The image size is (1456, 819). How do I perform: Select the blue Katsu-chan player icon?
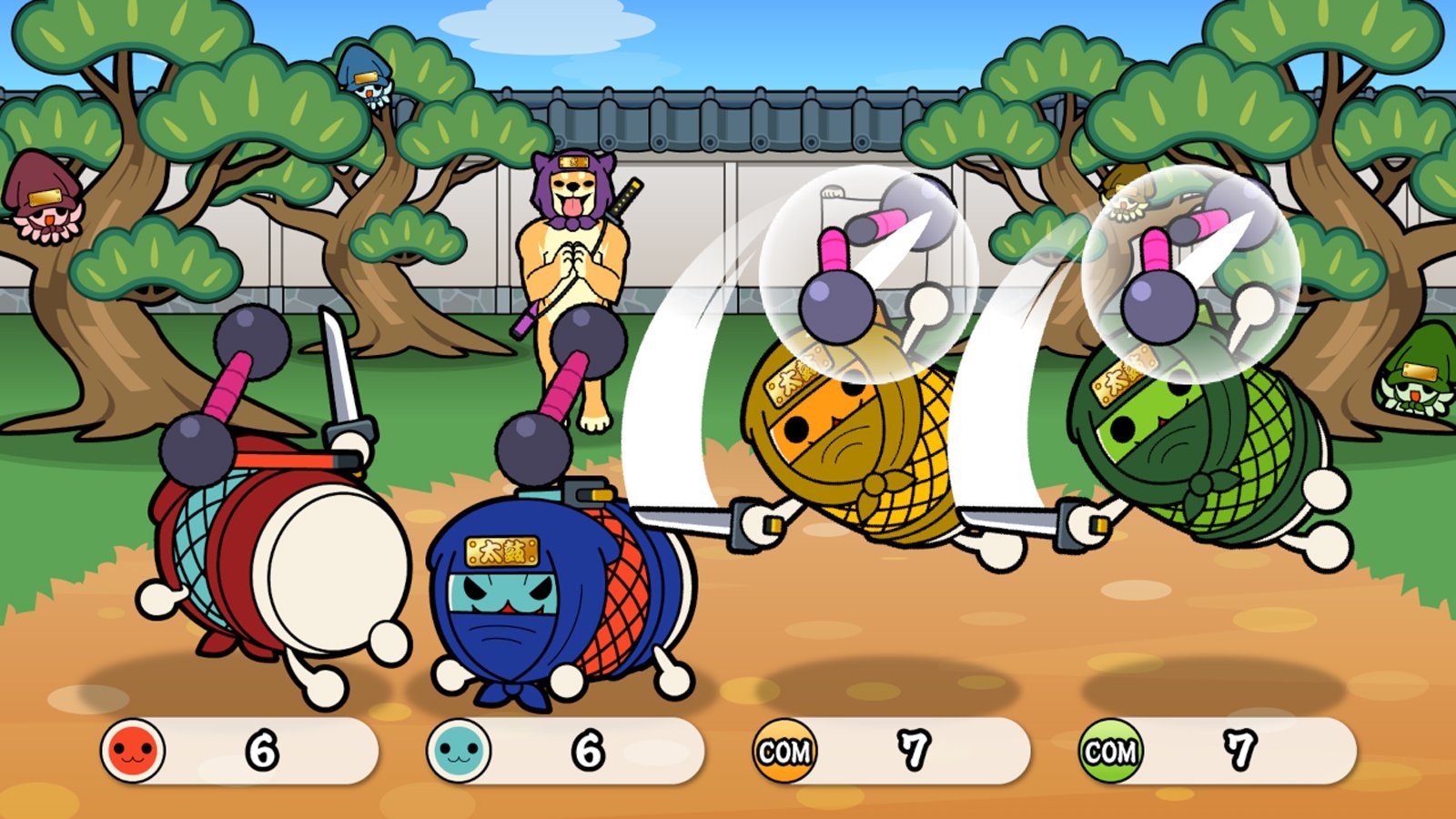click(x=459, y=751)
